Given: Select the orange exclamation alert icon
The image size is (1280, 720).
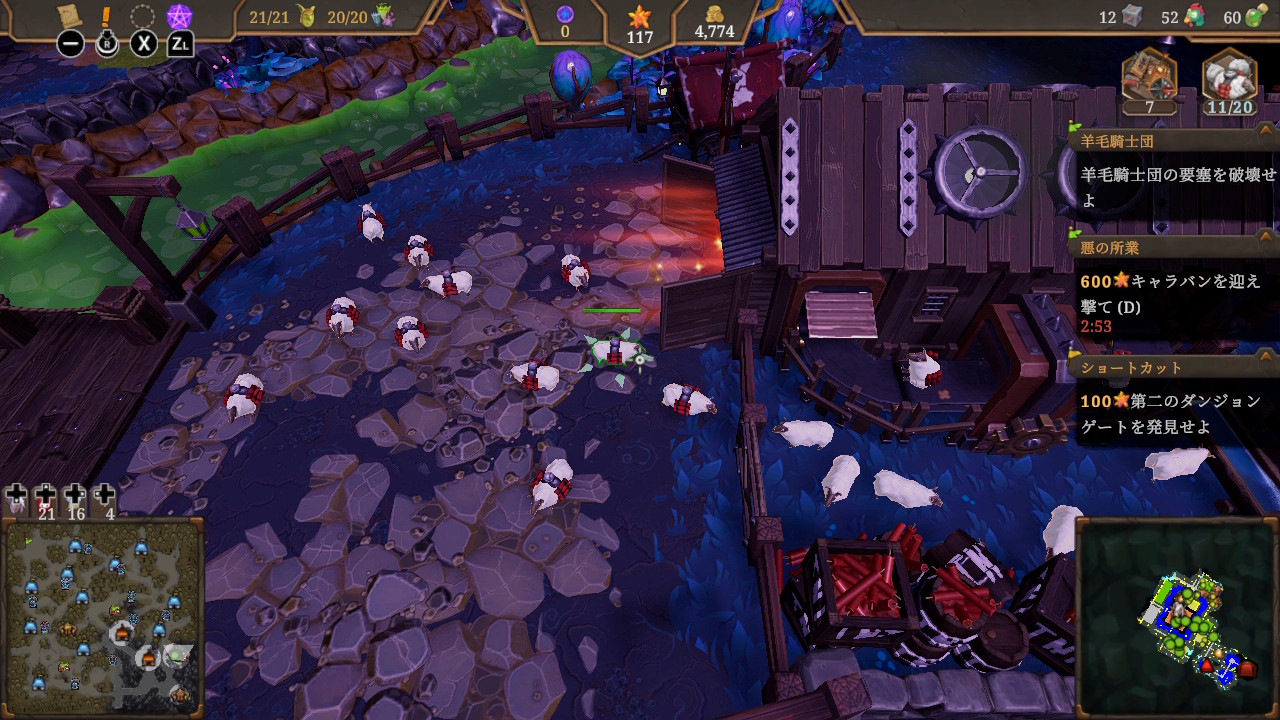Looking at the screenshot, I should click(x=107, y=16).
